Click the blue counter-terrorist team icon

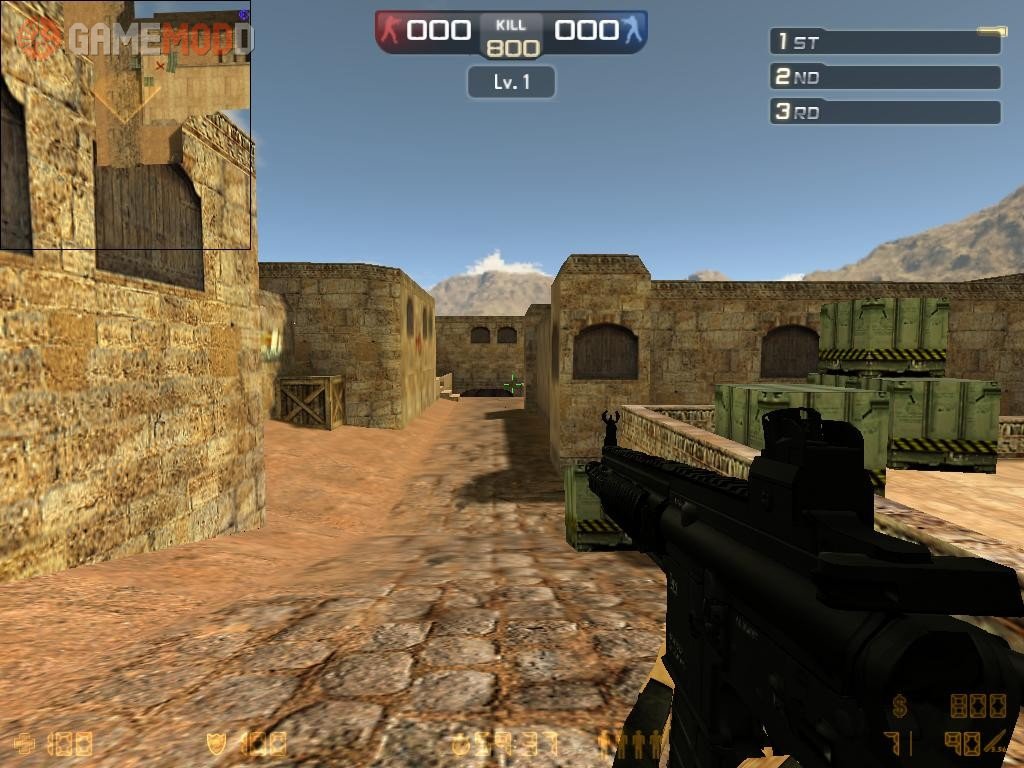[632, 30]
